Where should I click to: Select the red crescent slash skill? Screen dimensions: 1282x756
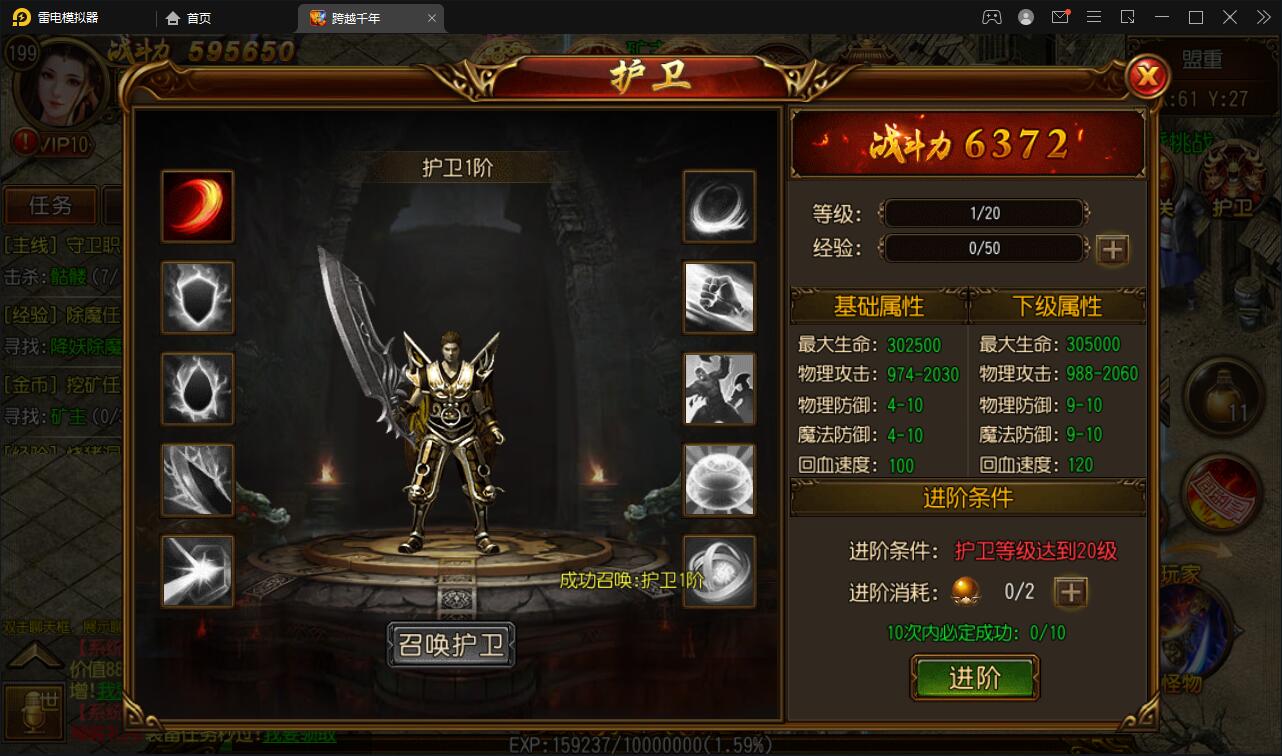[198, 206]
